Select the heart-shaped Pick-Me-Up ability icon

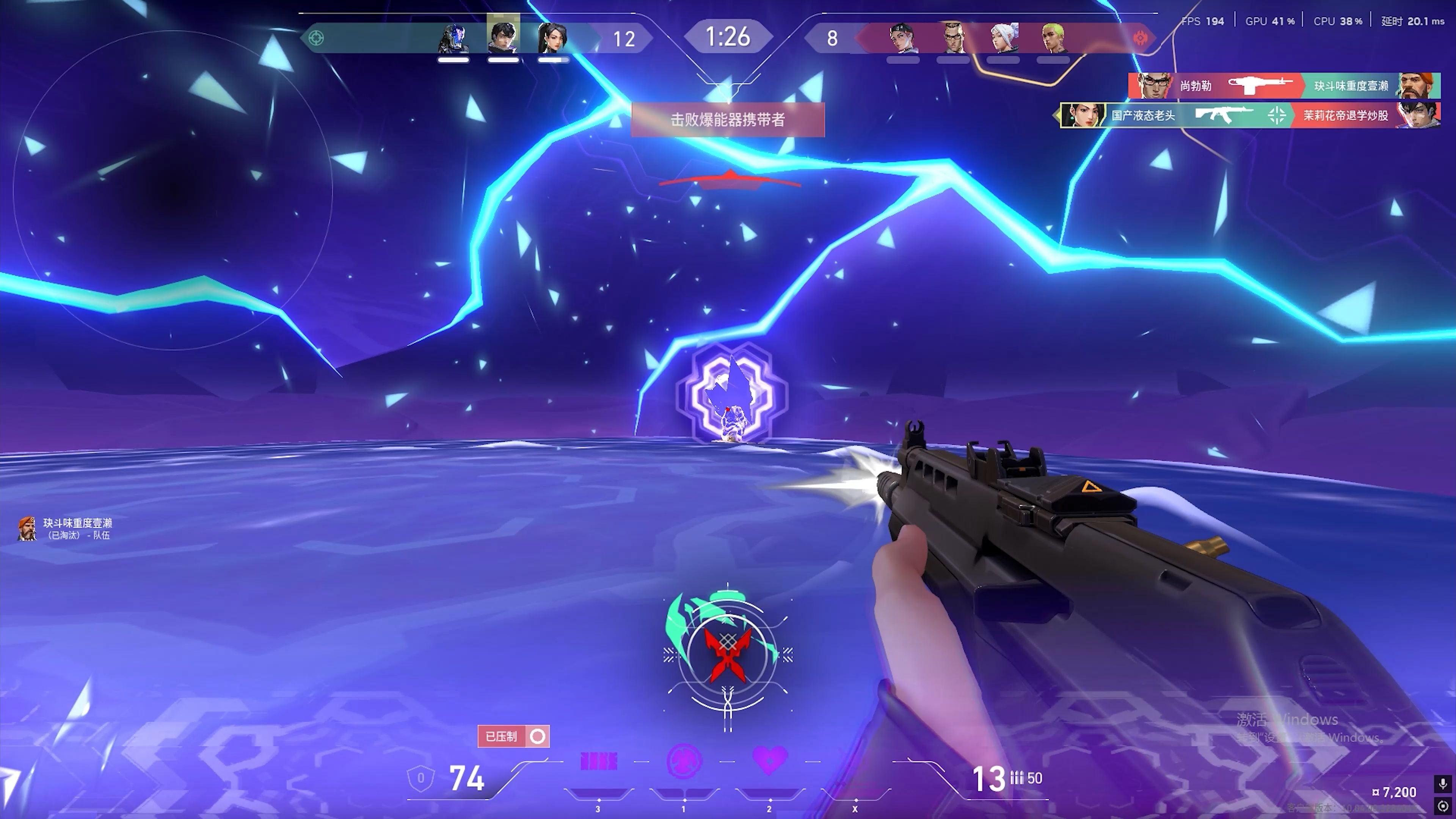[x=769, y=760]
